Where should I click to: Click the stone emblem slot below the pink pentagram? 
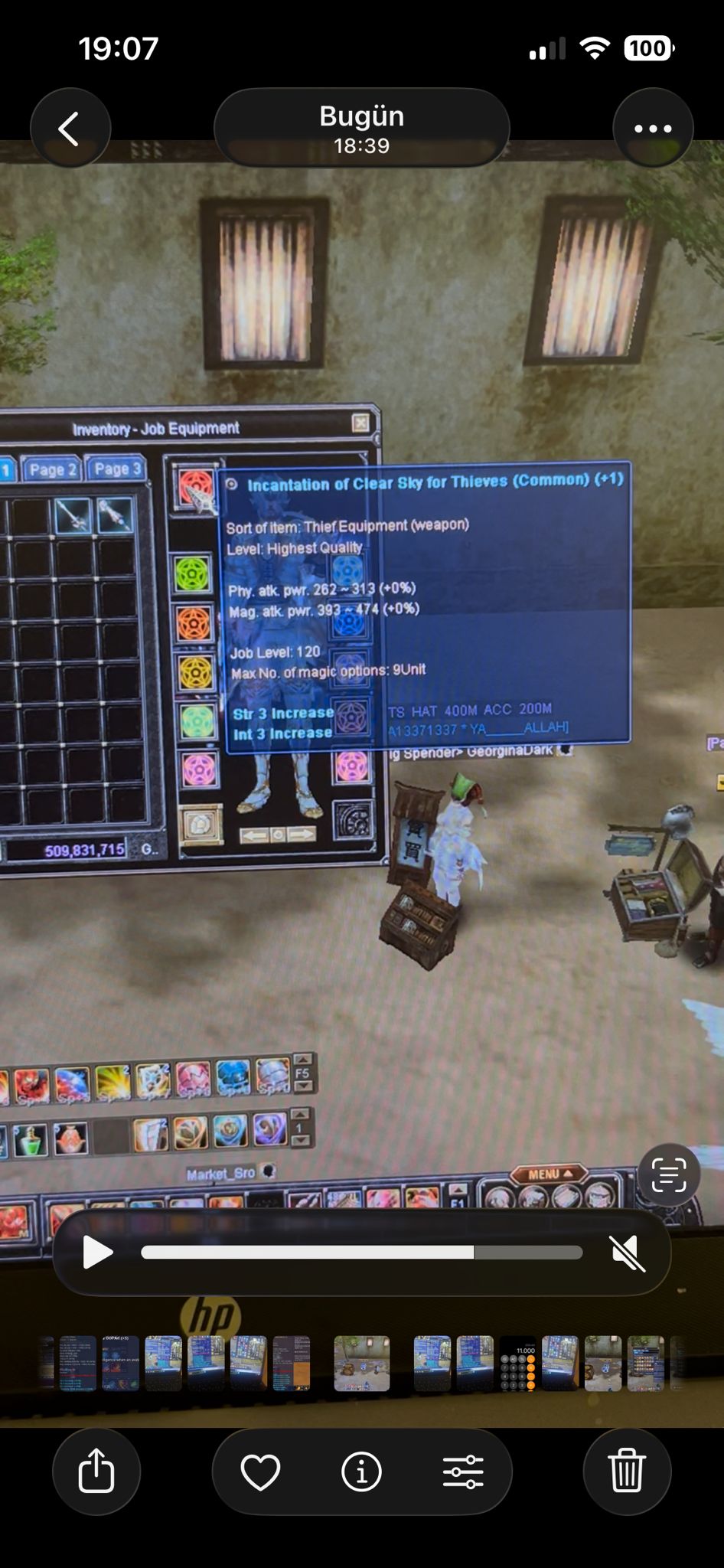coord(201,824)
